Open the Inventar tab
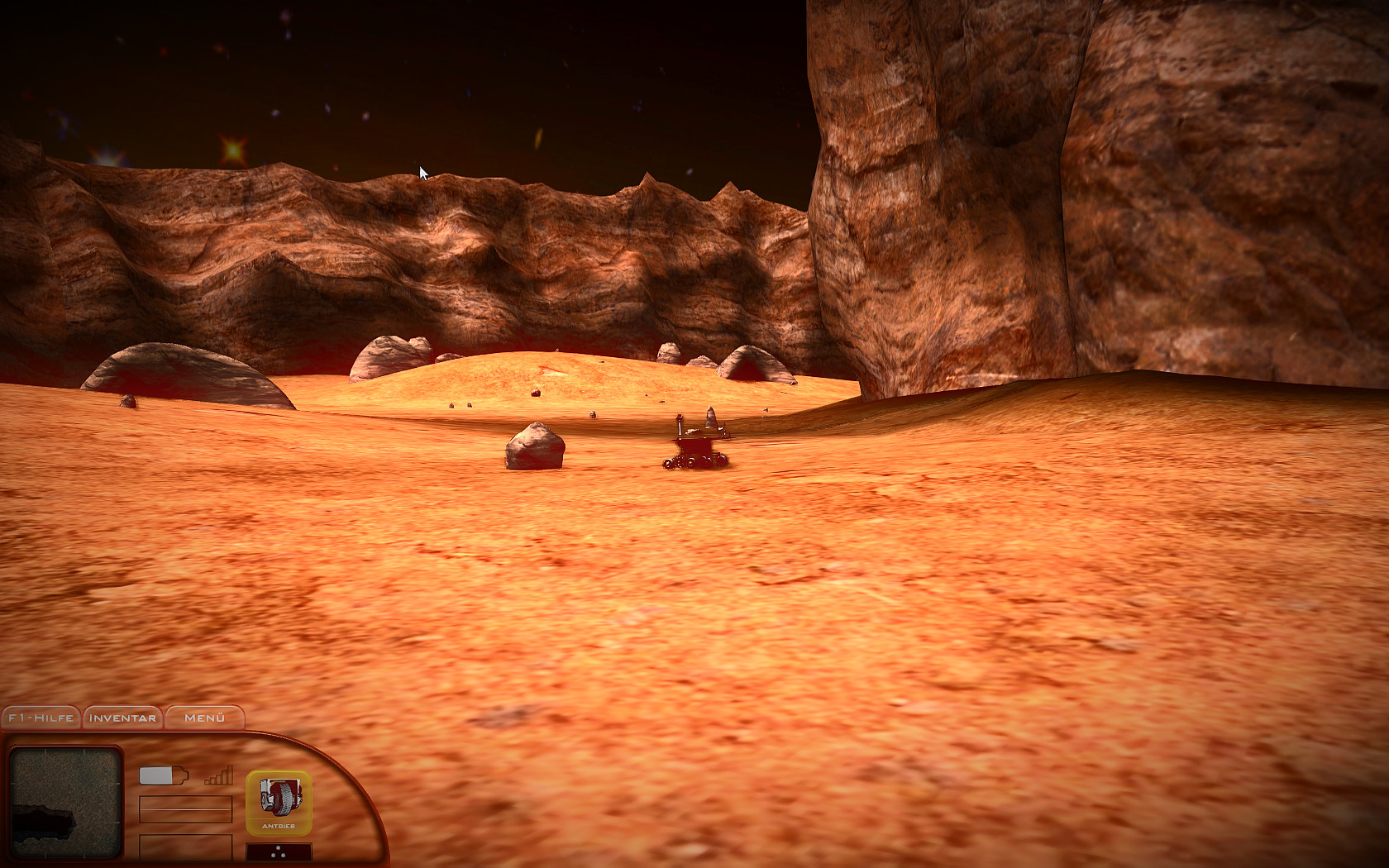1389x868 pixels. pos(121,719)
